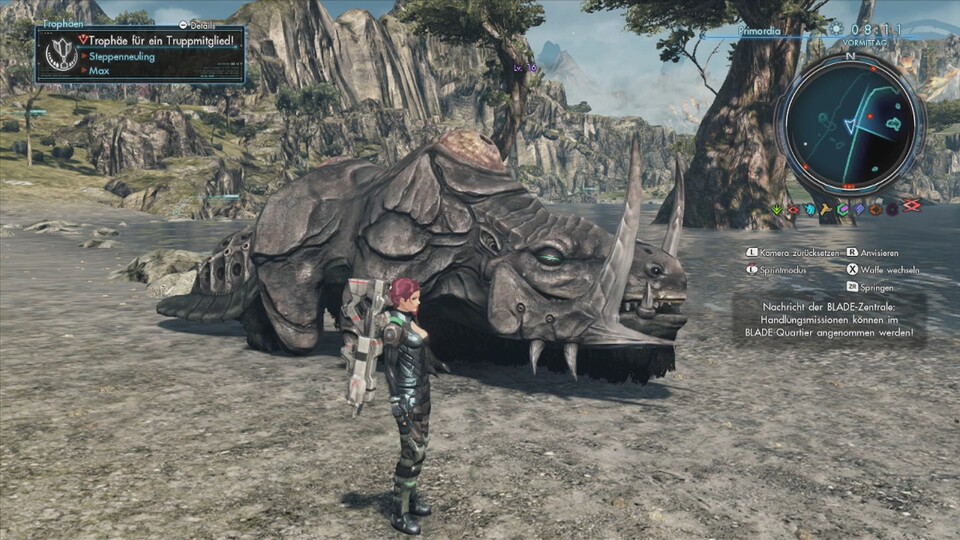960x540 pixels.
Task: Select the Max trophy entry
Action: (x=99, y=71)
